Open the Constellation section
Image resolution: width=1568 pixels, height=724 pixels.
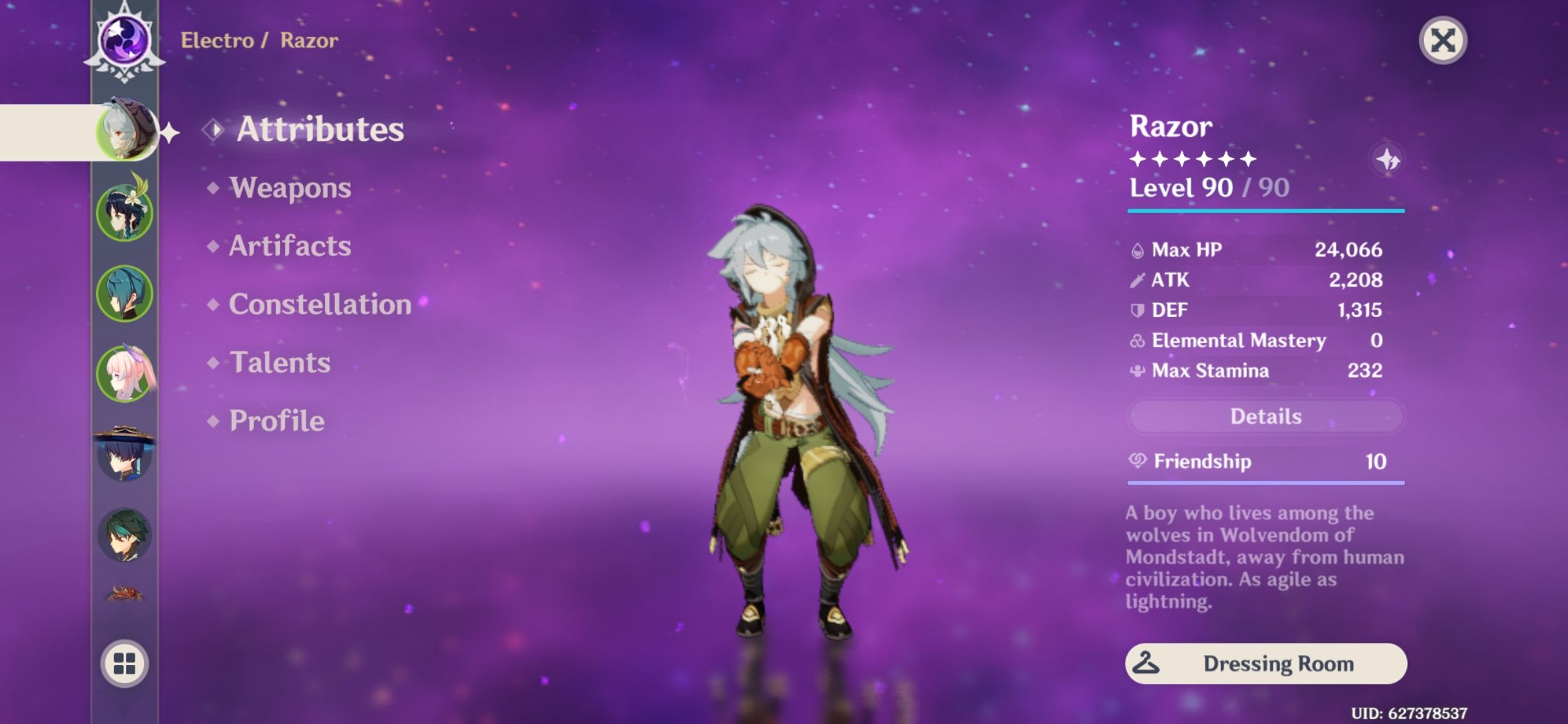(x=320, y=305)
